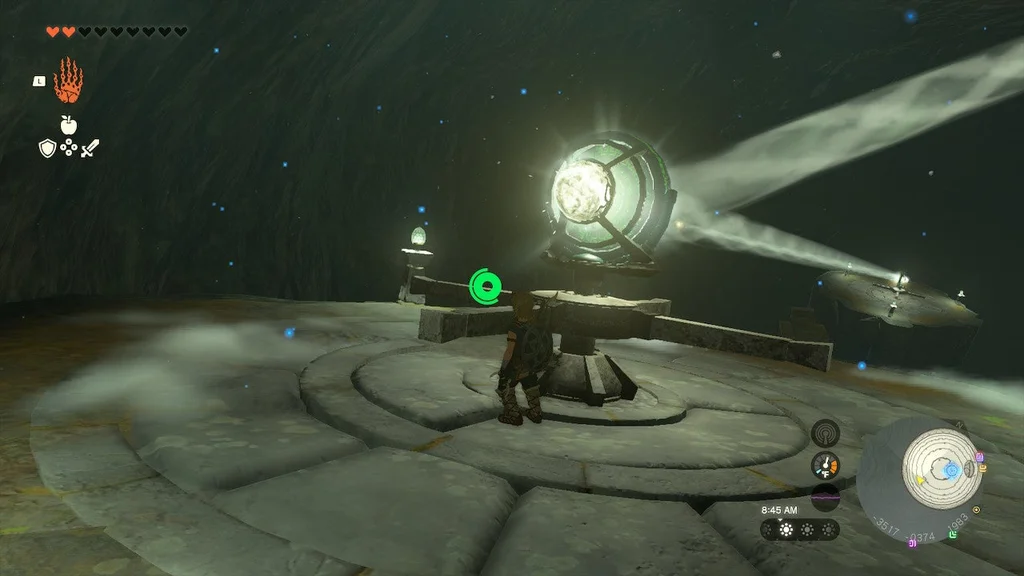Click the purple marker on the minimap's edge

pyautogui.click(x=979, y=457)
